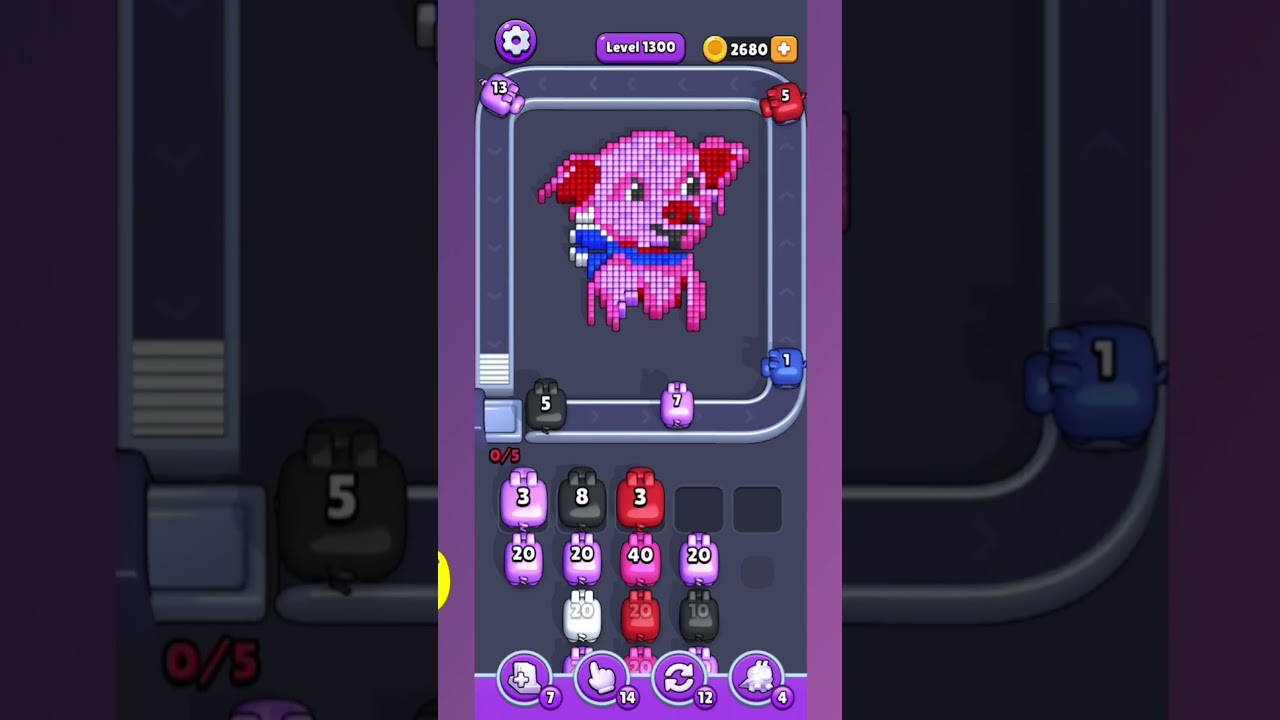Tap an empty slot in the piece tray

click(701, 508)
